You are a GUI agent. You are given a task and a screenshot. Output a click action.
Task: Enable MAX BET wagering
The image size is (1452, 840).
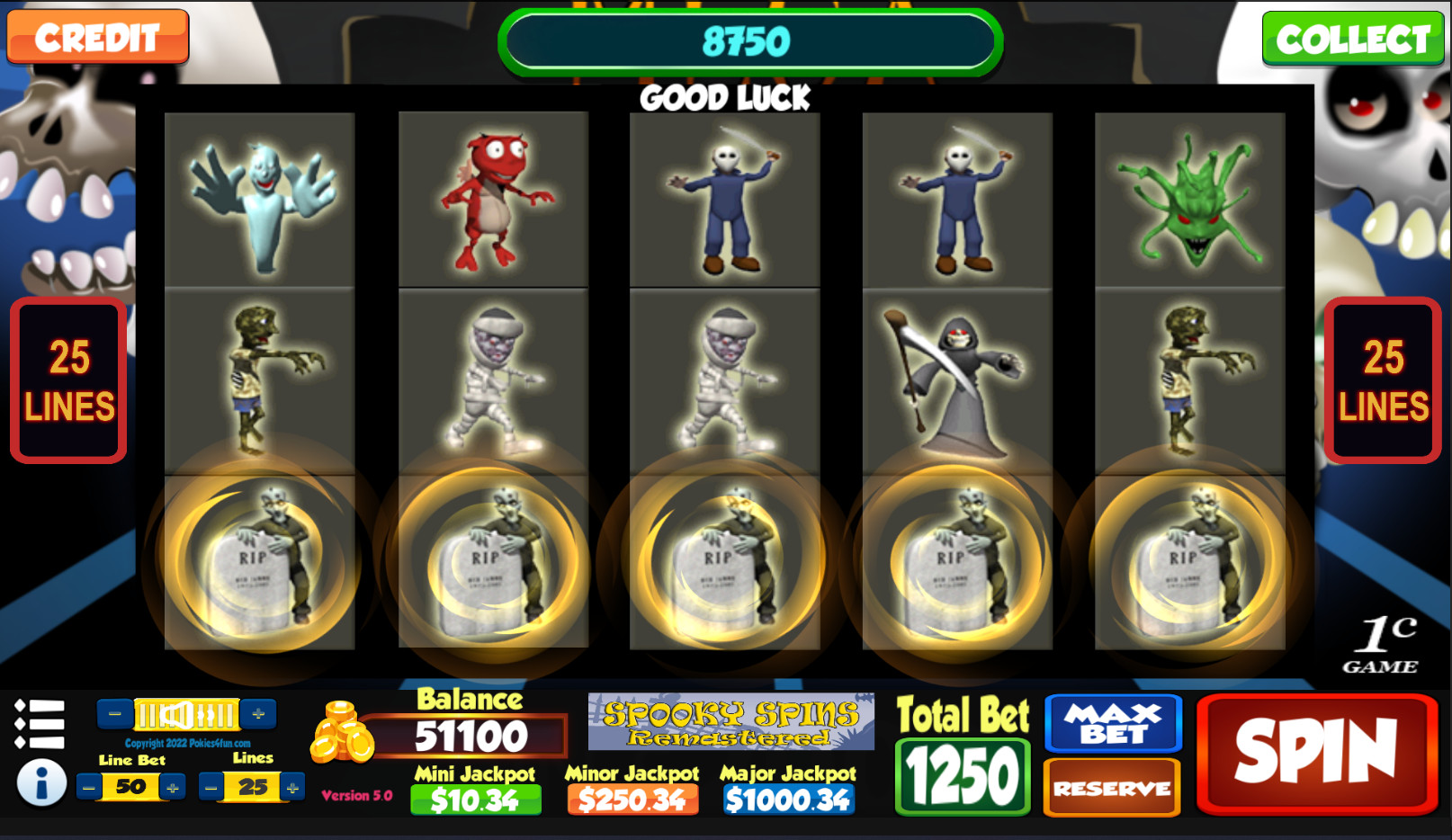pyautogui.click(x=1112, y=723)
